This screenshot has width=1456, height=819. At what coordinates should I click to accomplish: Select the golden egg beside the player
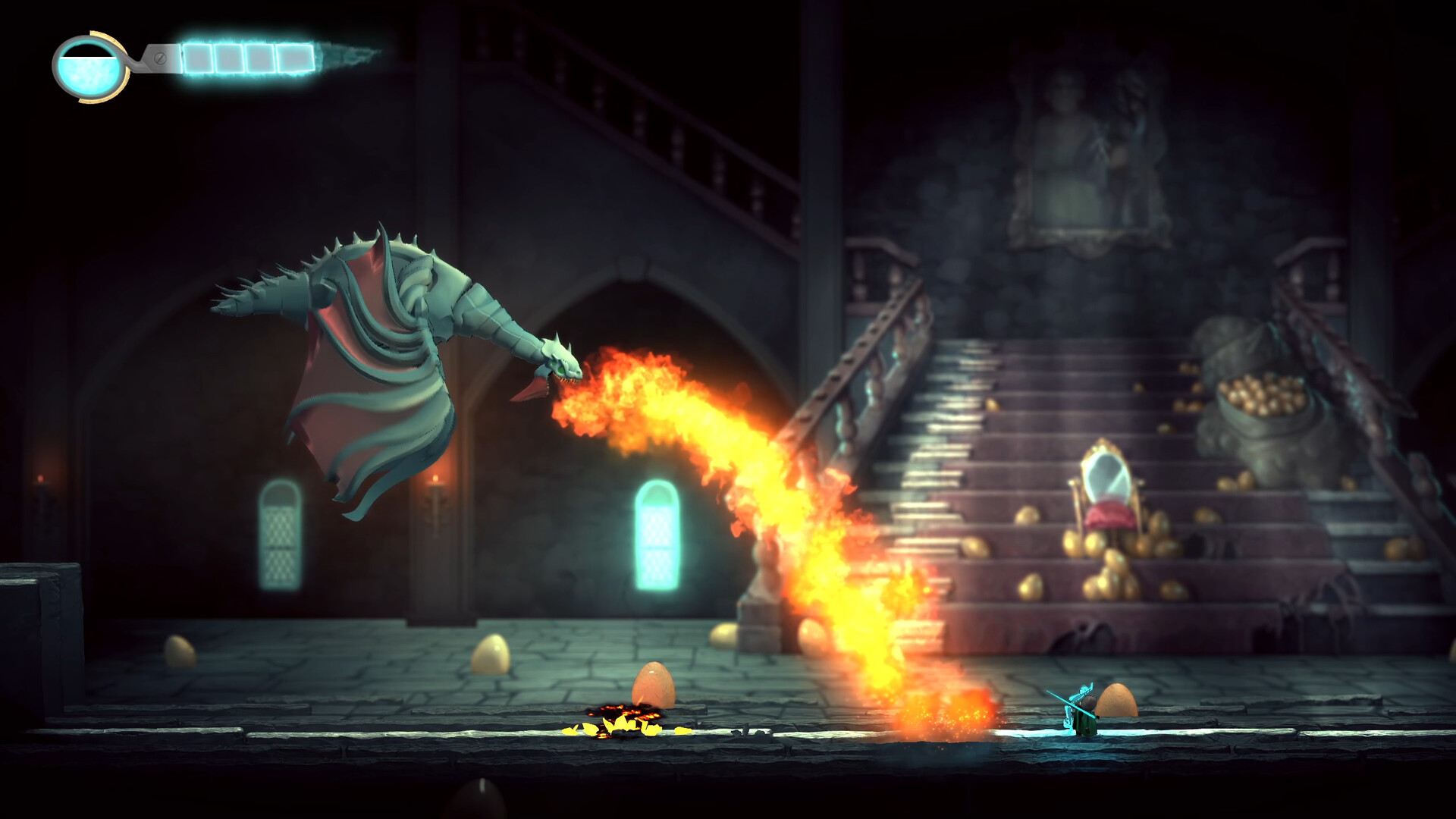1117,701
